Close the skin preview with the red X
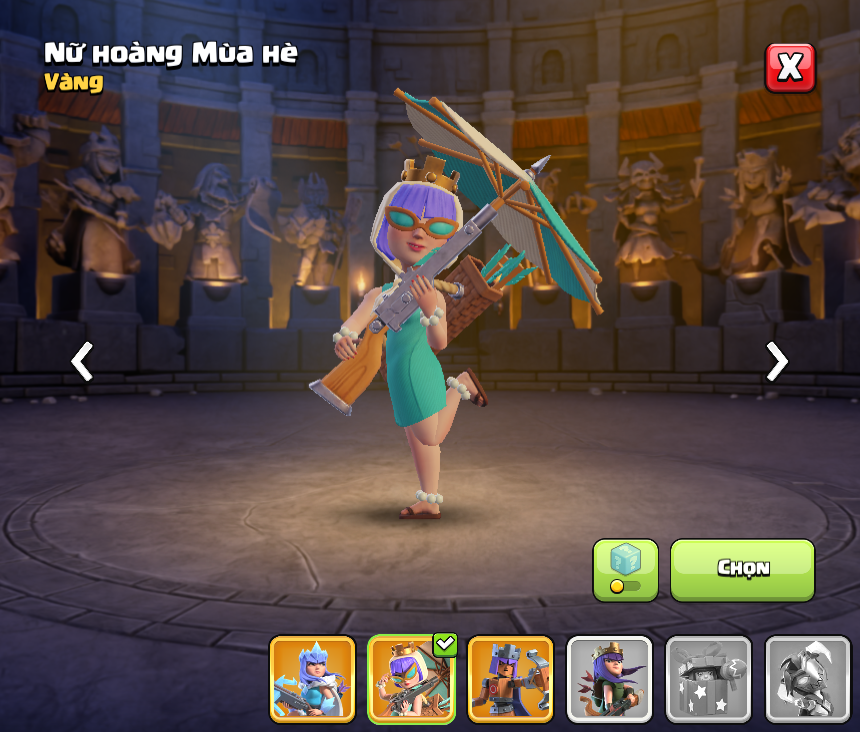 point(790,67)
